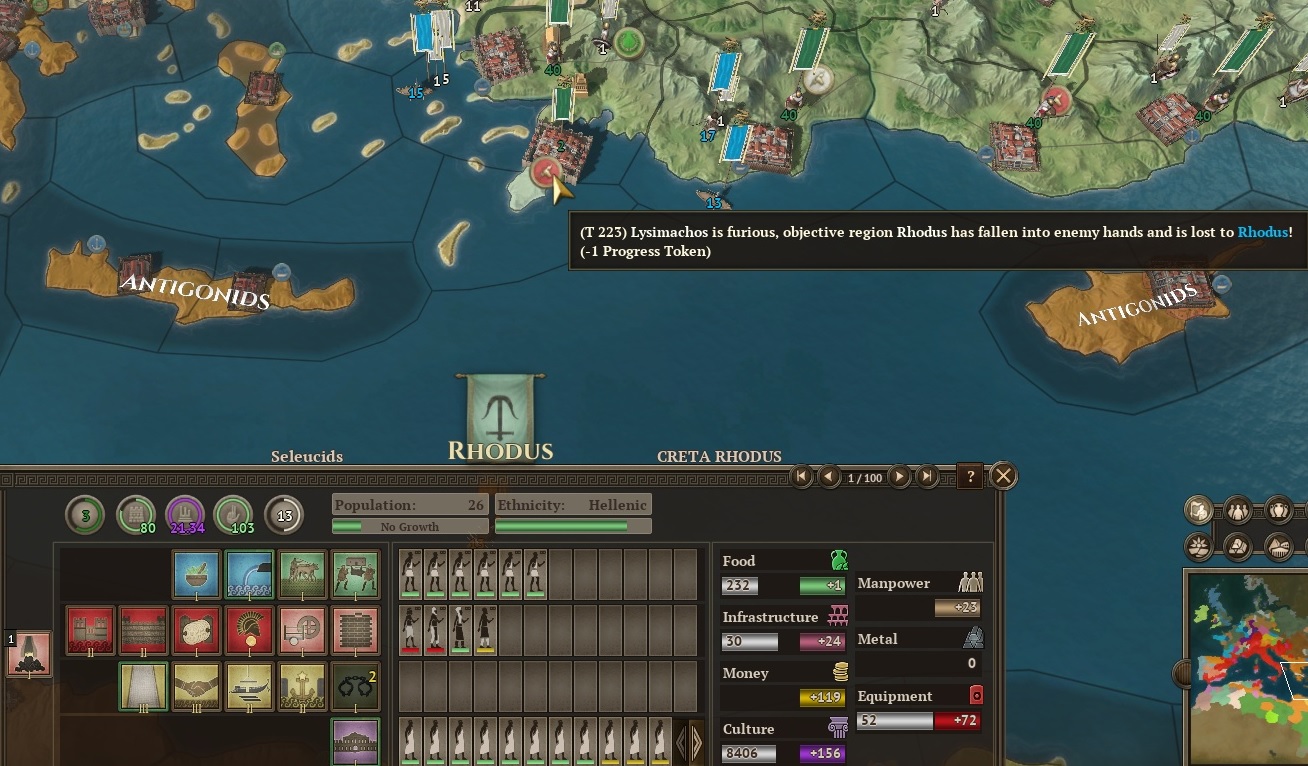Viewport: 1308px width, 766px height.
Task: Collapse the population list left chevron
Action: point(681,742)
